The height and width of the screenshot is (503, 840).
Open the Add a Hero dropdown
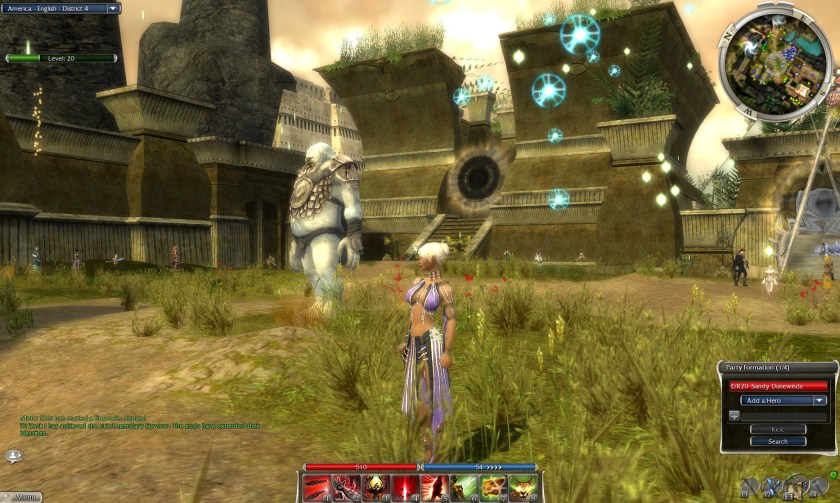tap(783, 400)
